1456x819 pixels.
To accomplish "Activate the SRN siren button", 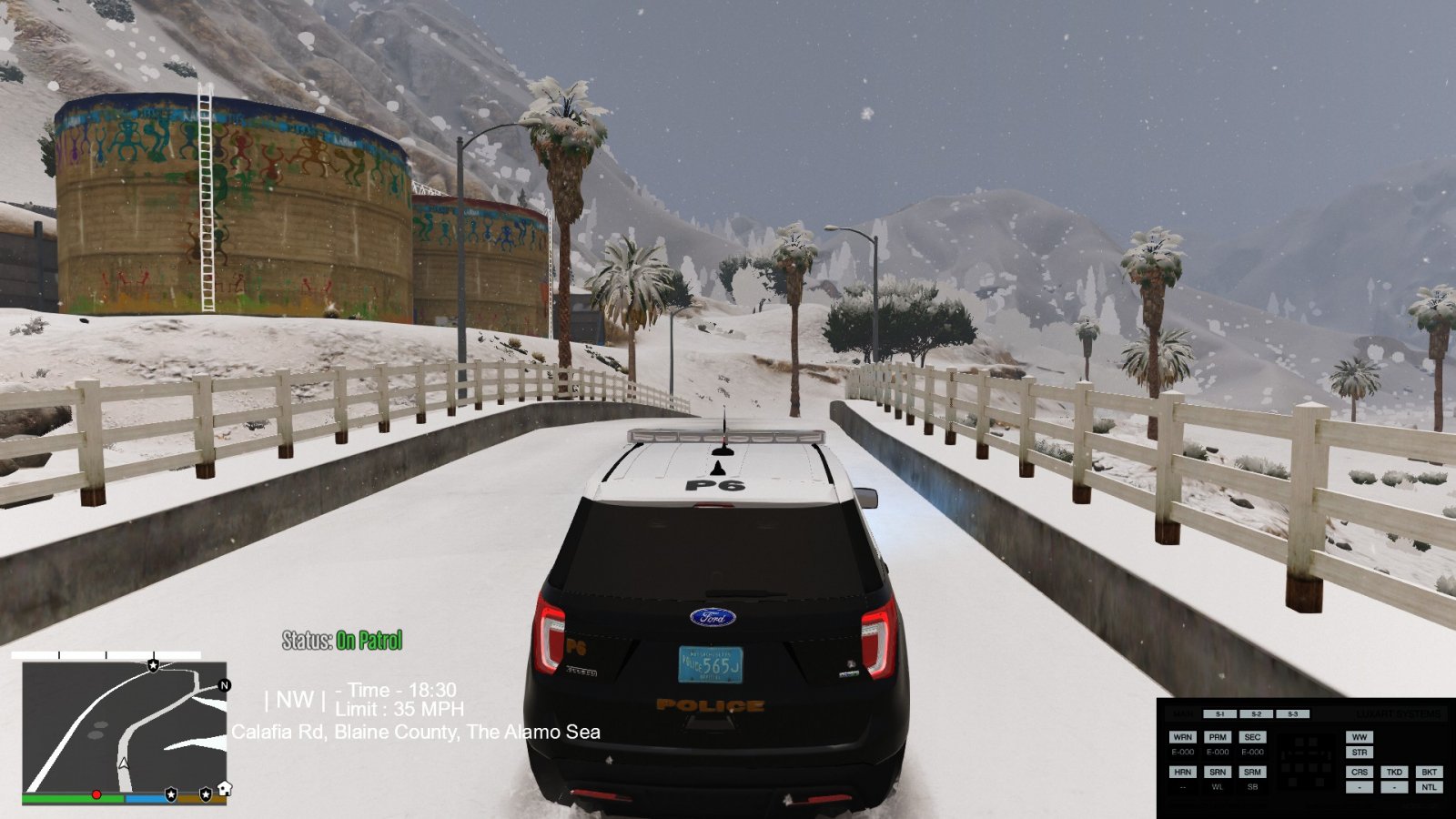I will (1218, 772).
